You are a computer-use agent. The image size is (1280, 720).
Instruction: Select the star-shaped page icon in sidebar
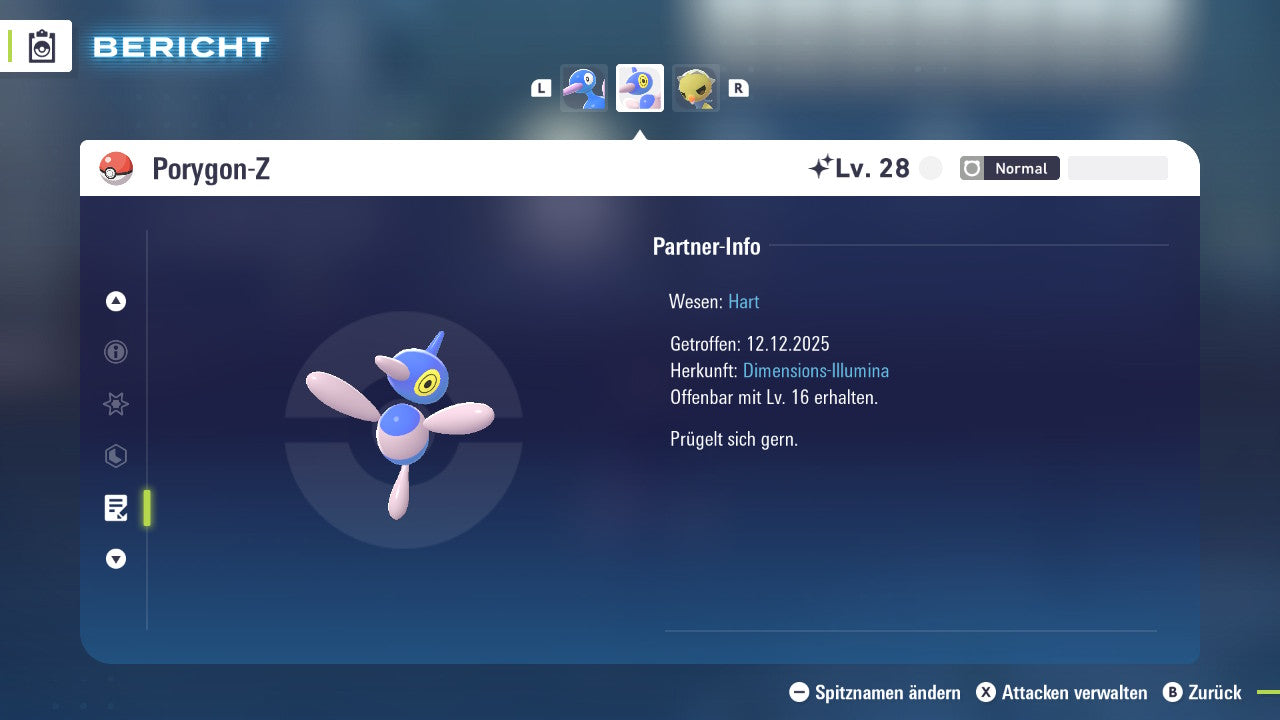tap(115, 404)
